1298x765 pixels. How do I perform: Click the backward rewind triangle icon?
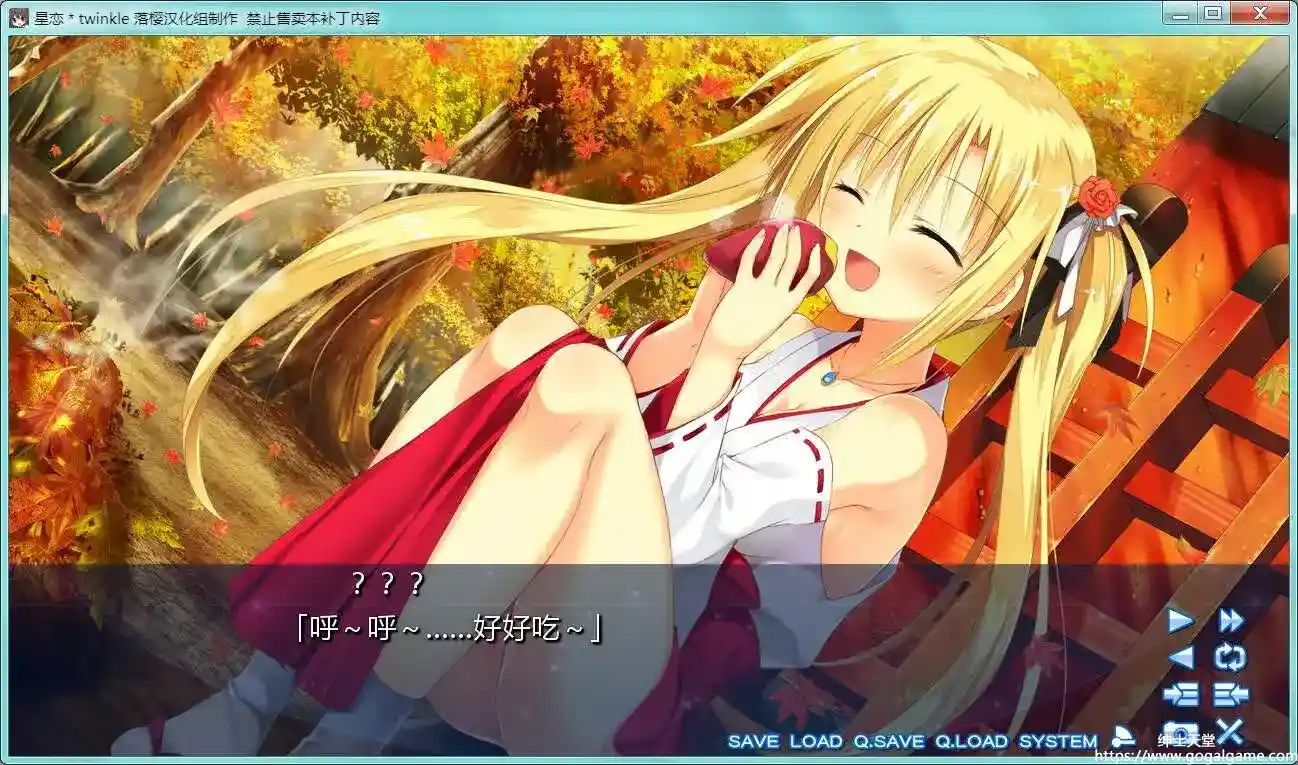click(x=1180, y=659)
